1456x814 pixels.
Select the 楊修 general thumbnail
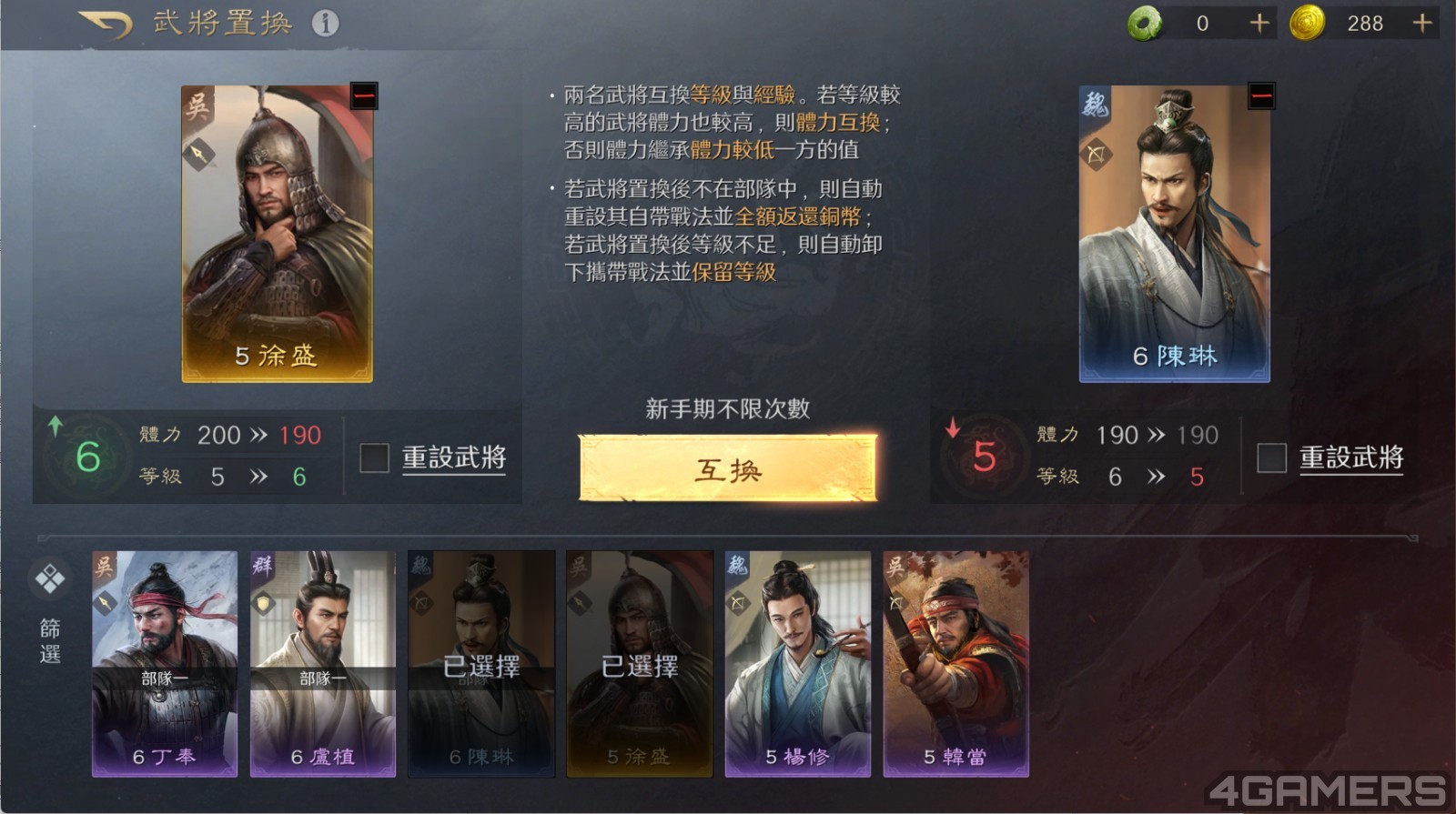799,664
